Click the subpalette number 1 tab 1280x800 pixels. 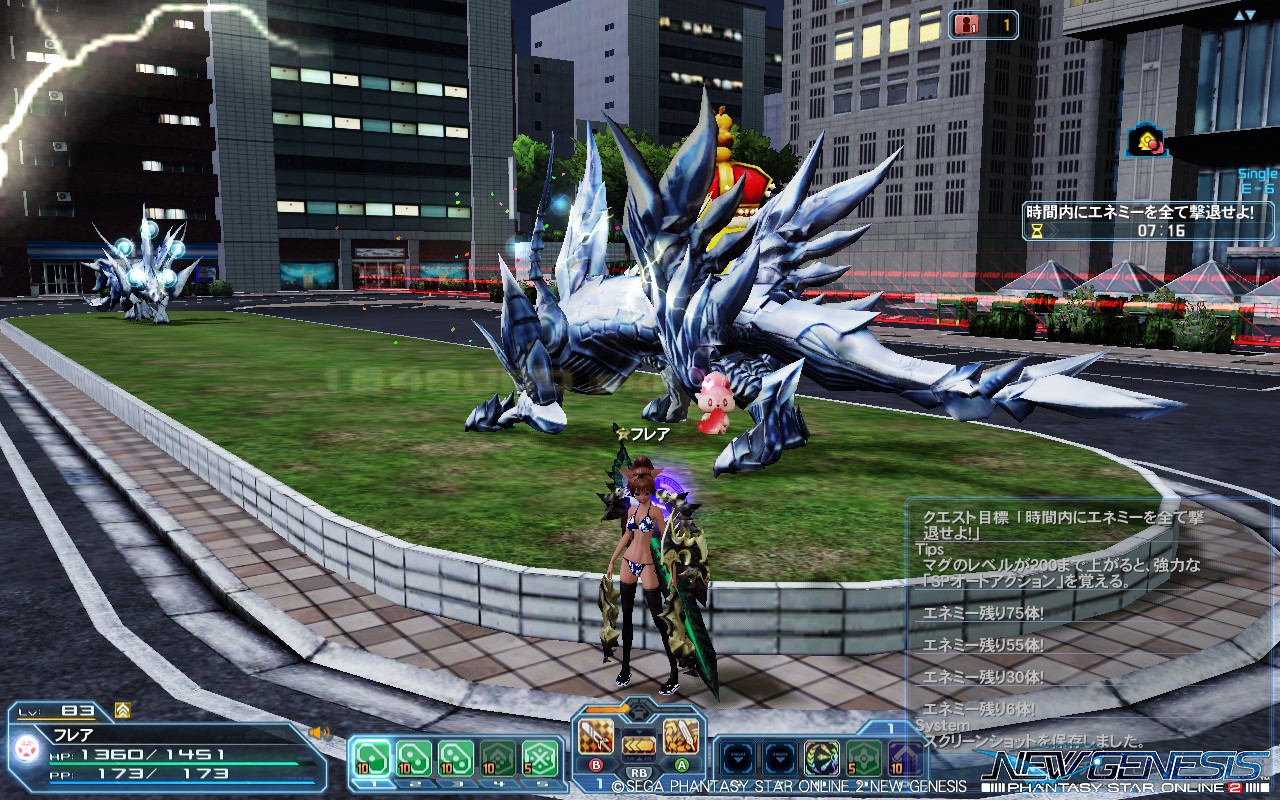891,727
